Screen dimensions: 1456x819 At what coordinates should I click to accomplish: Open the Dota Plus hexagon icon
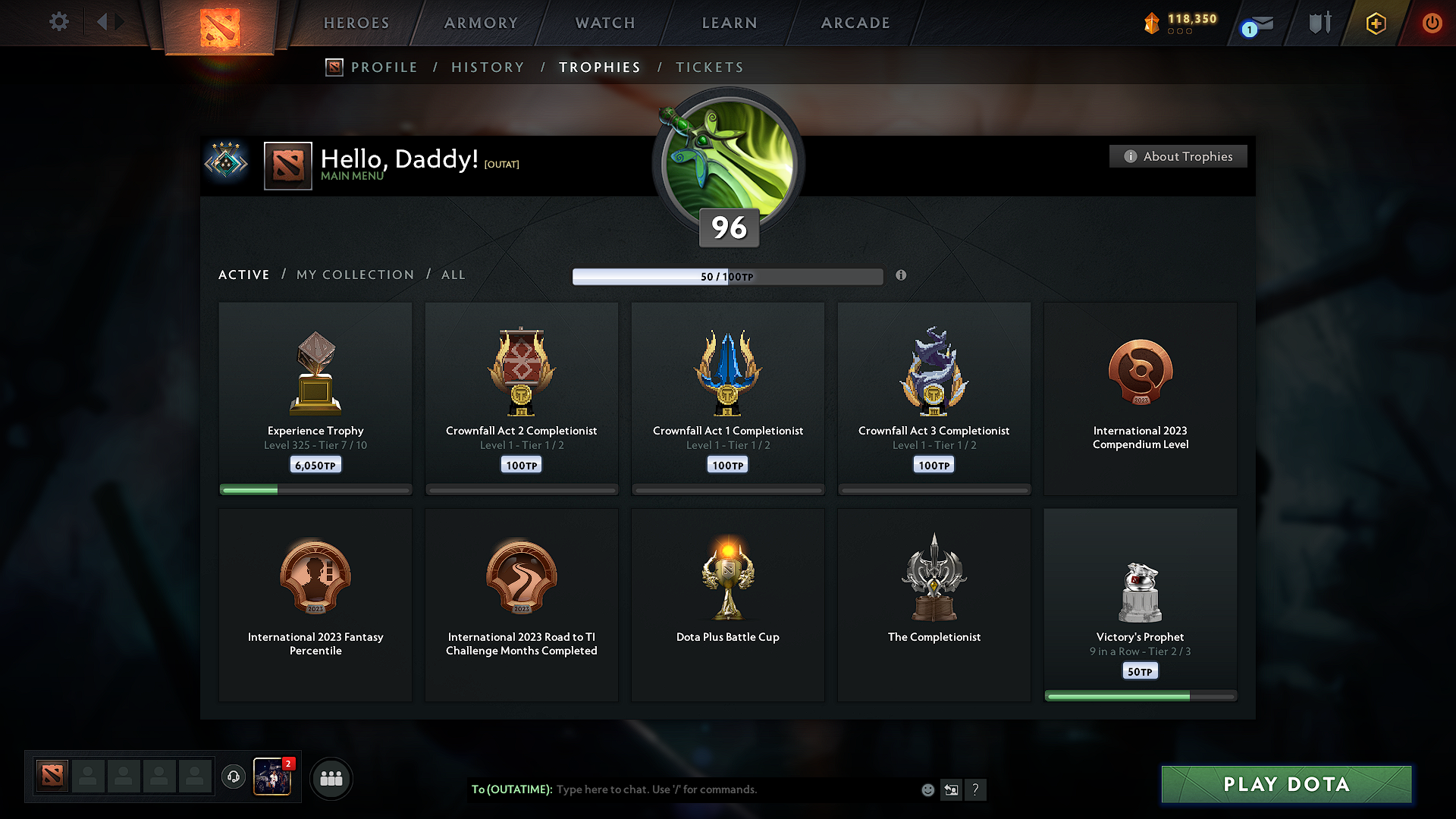click(x=1375, y=23)
